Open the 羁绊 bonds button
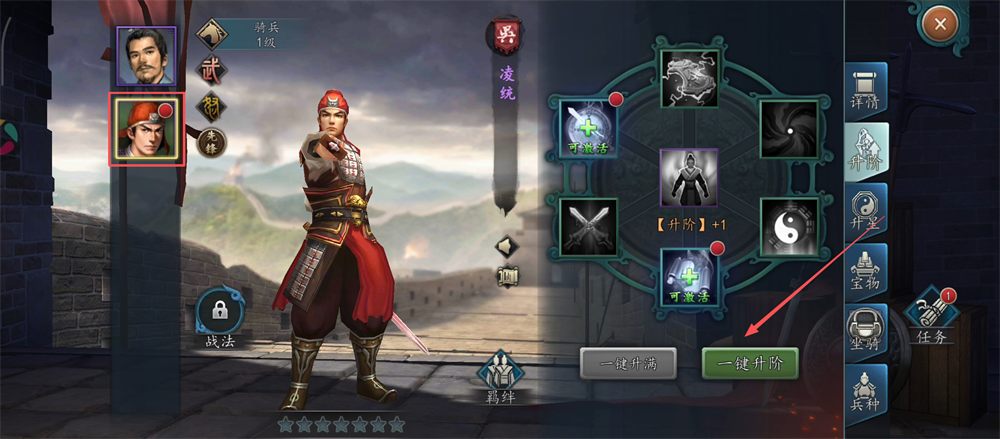Screen dimensions: 1000x439 [x=500, y=377]
